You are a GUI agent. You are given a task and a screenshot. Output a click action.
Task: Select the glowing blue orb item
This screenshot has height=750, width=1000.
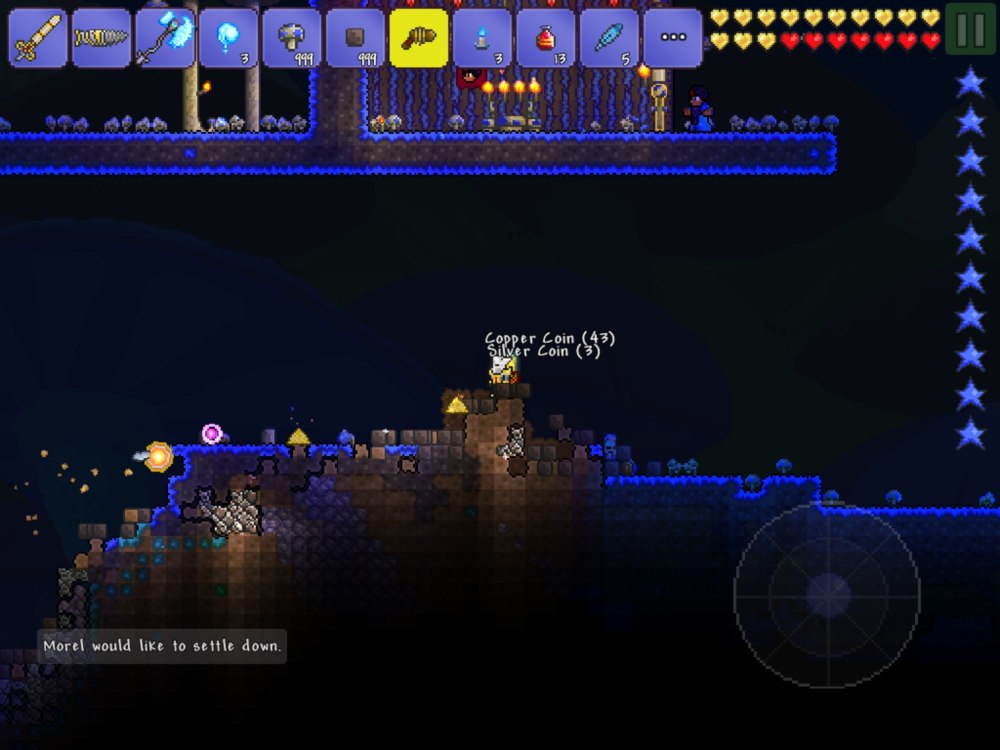tap(228, 38)
